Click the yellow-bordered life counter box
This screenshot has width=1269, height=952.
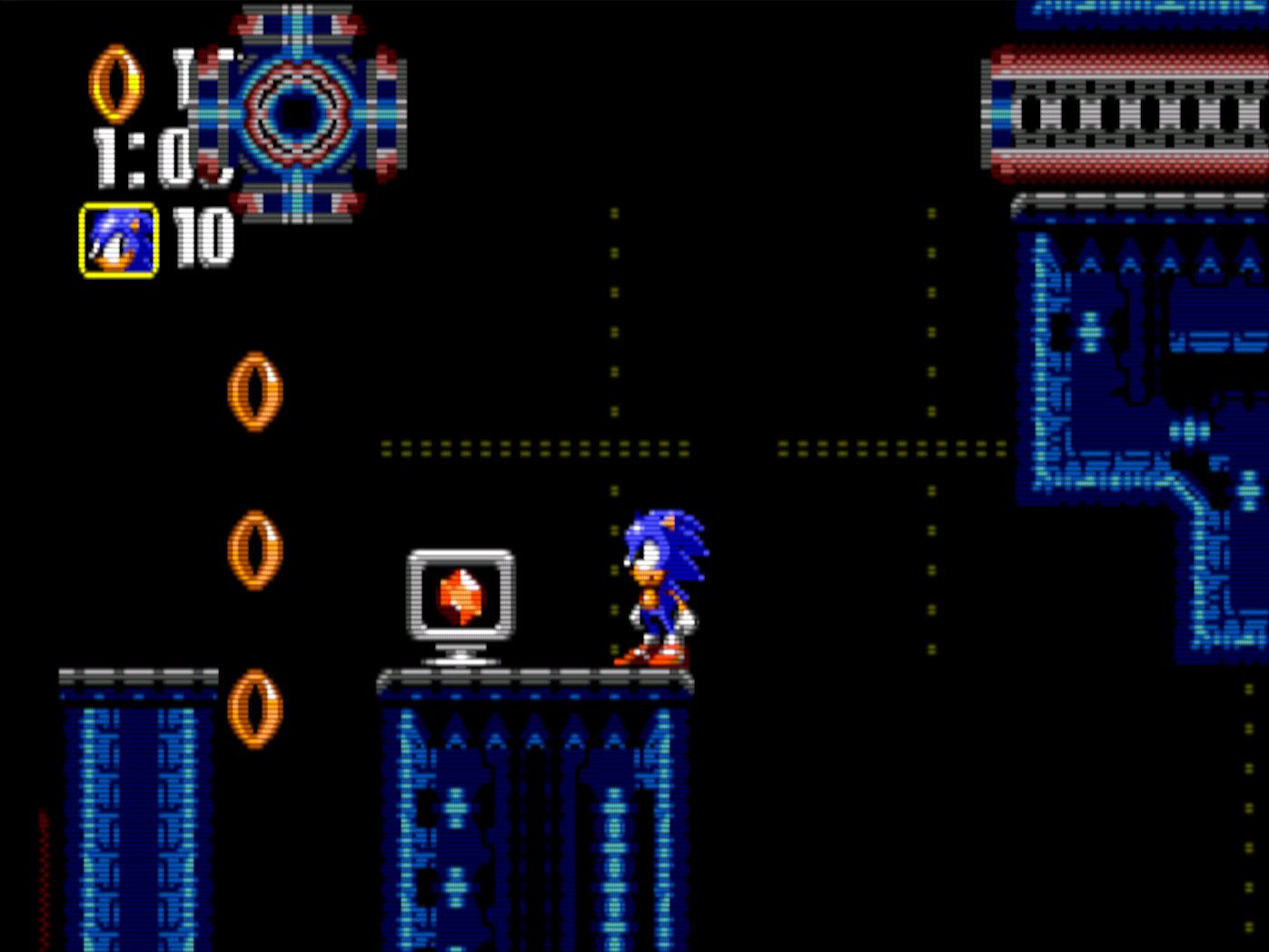pyautogui.click(x=118, y=238)
